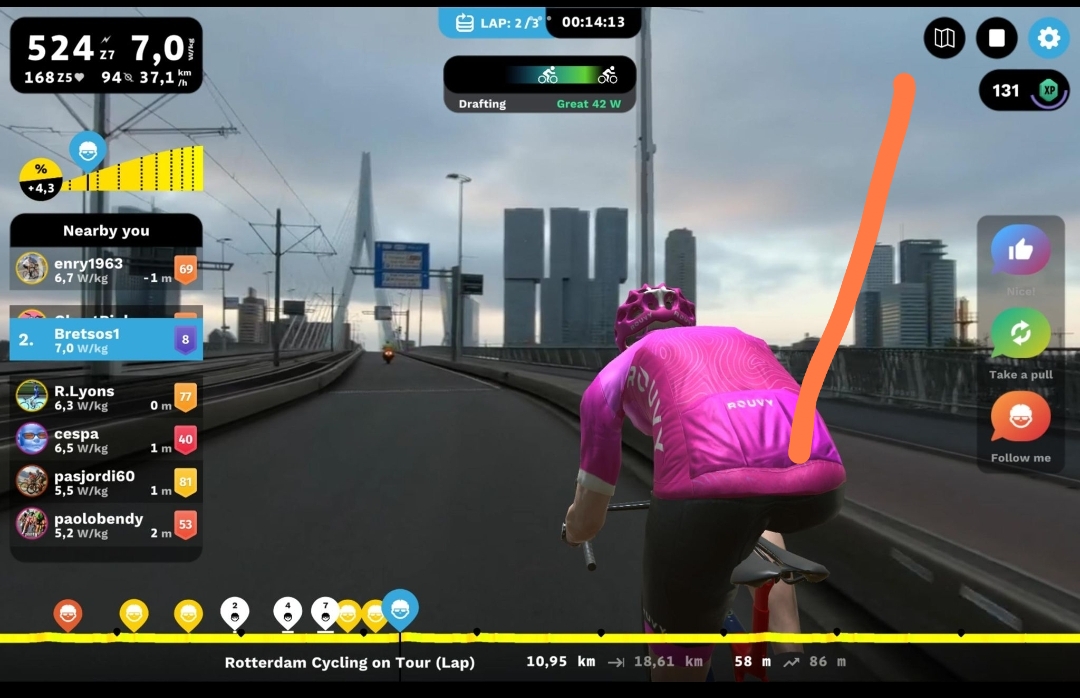1080x698 pixels.
Task: Open the route map view
Action: [x=944, y=39]
